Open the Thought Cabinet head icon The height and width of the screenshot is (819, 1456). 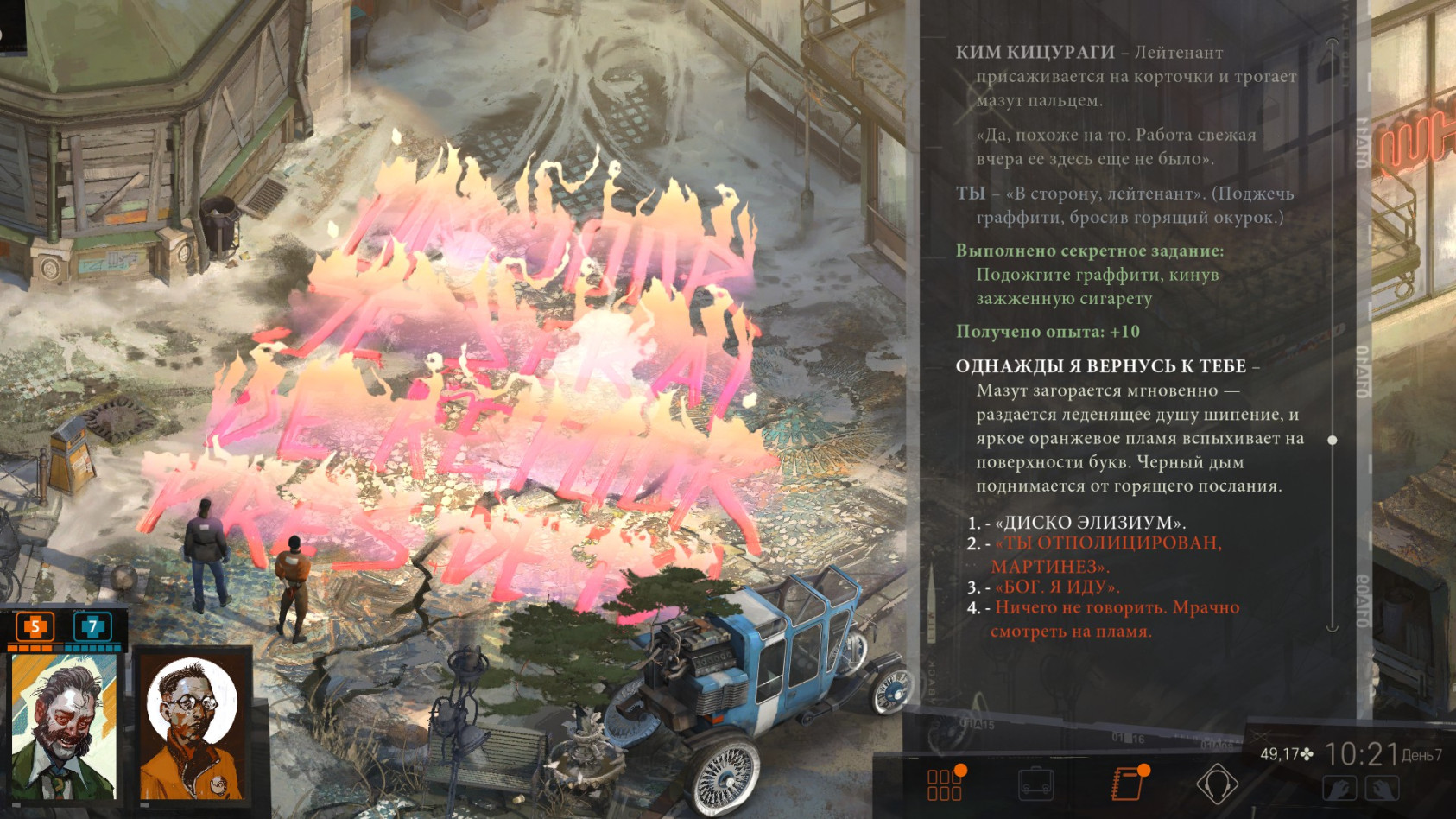tap(1217, 784)
